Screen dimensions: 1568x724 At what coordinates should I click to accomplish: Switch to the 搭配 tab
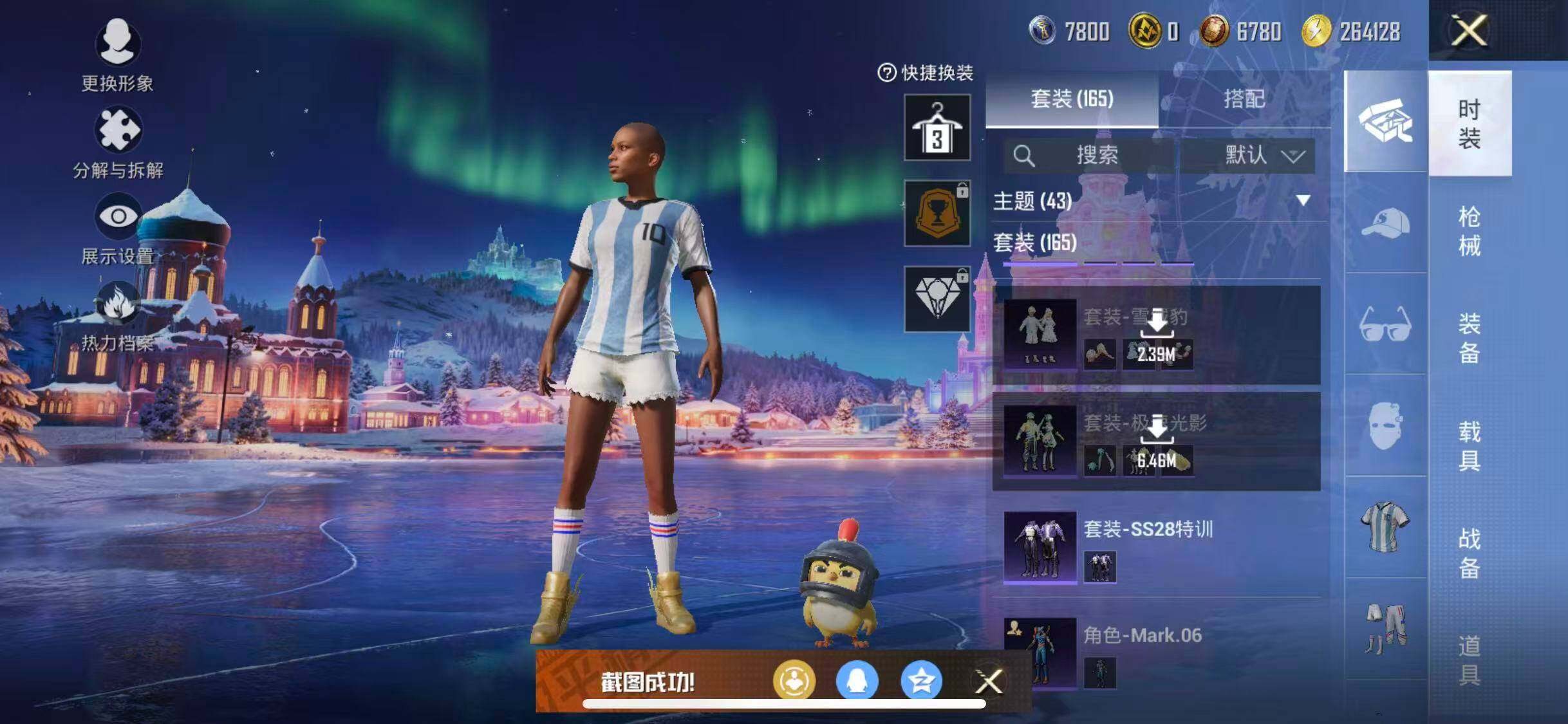pos(1244,99)
